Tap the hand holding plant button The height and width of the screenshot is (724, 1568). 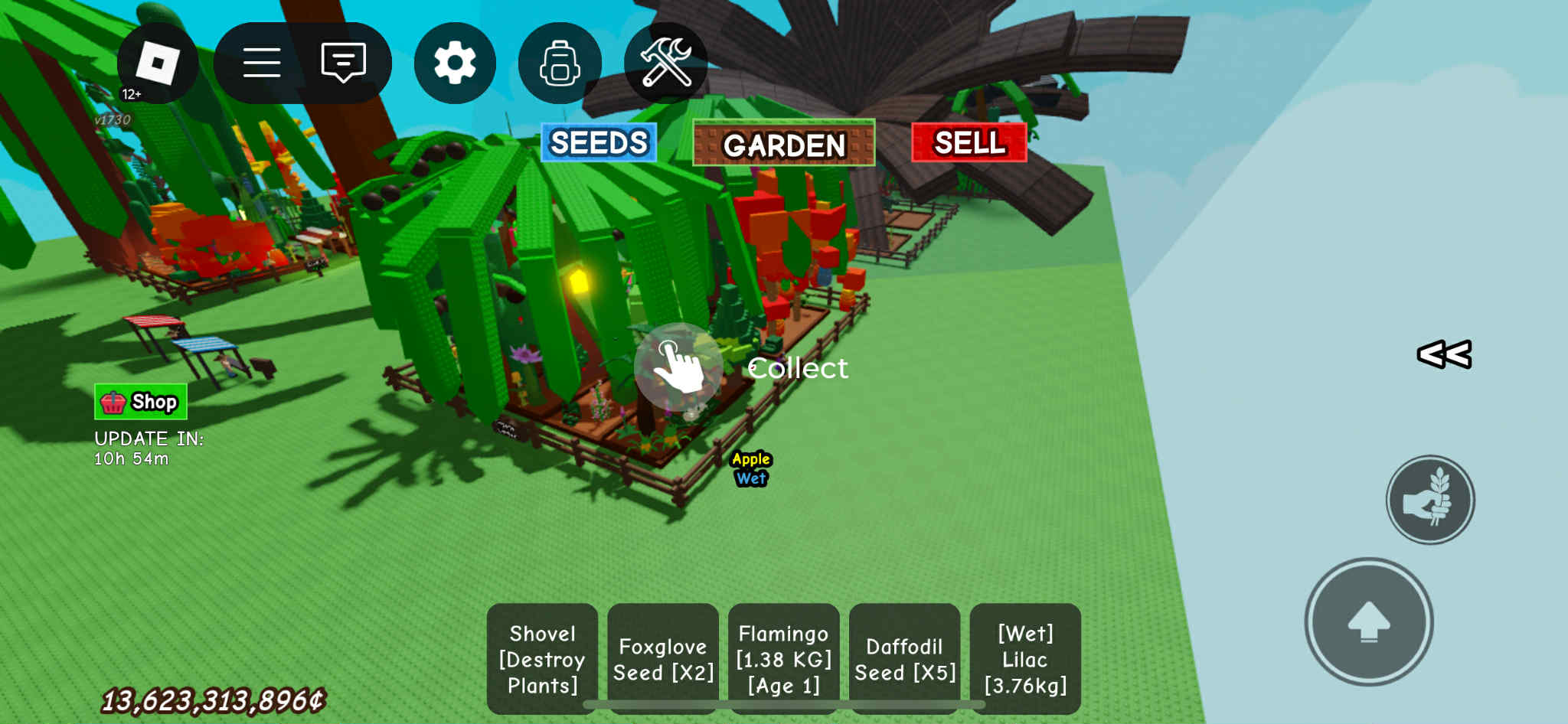[1430, 501]
